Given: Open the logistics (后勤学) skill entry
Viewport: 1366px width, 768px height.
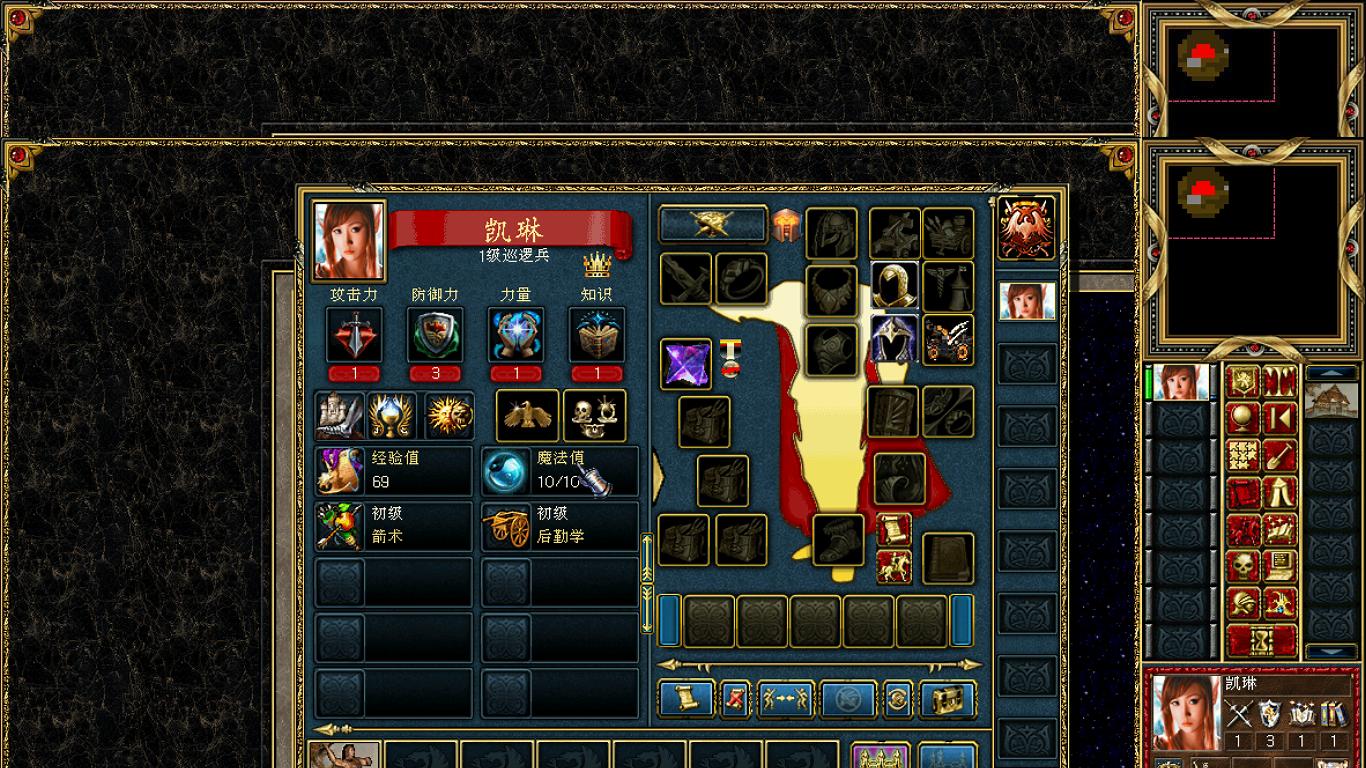Looking at the screenshot, I should [x=560, y=526].
